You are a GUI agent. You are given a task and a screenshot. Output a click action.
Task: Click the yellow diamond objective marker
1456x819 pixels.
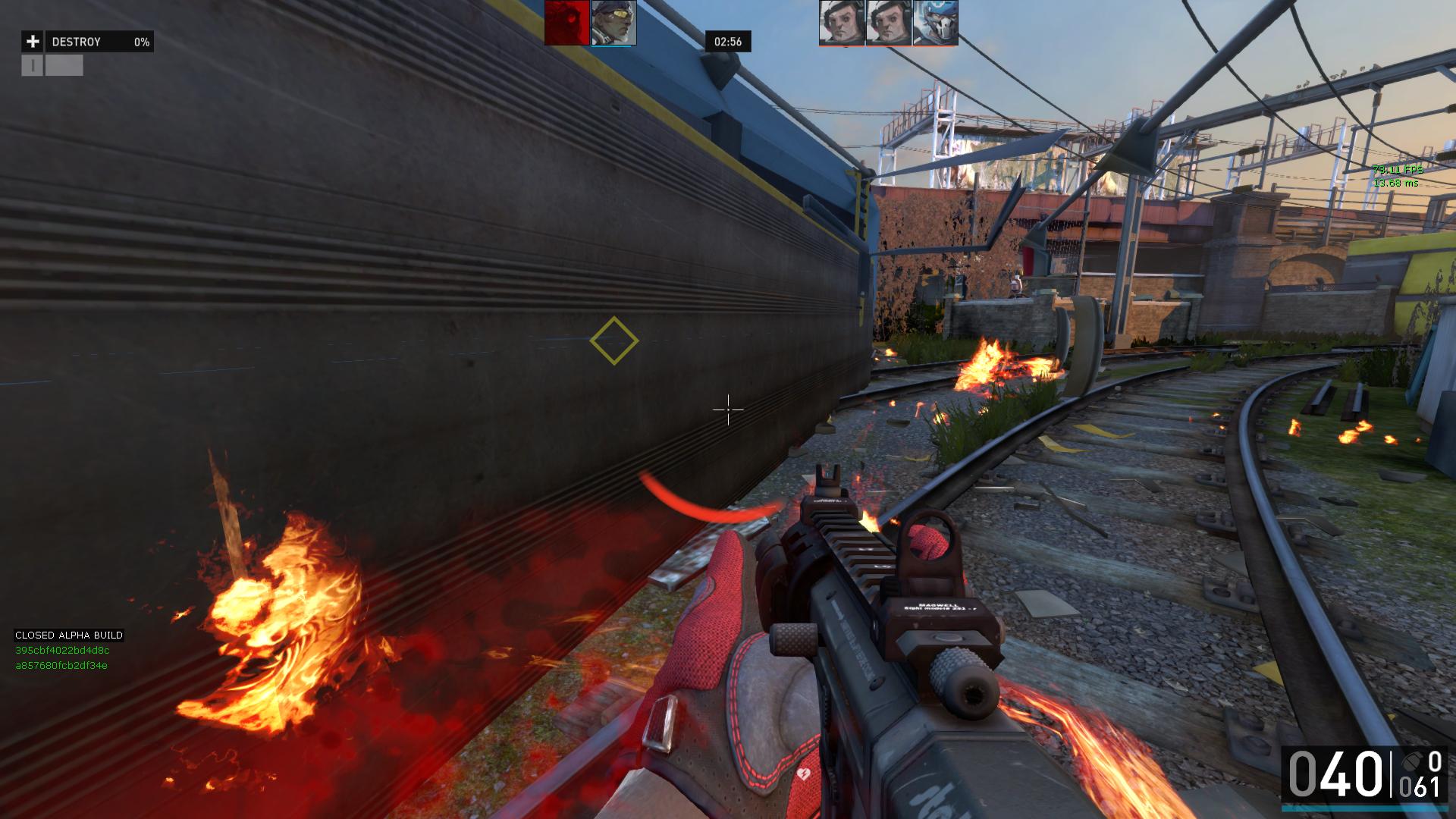[614, 341]
